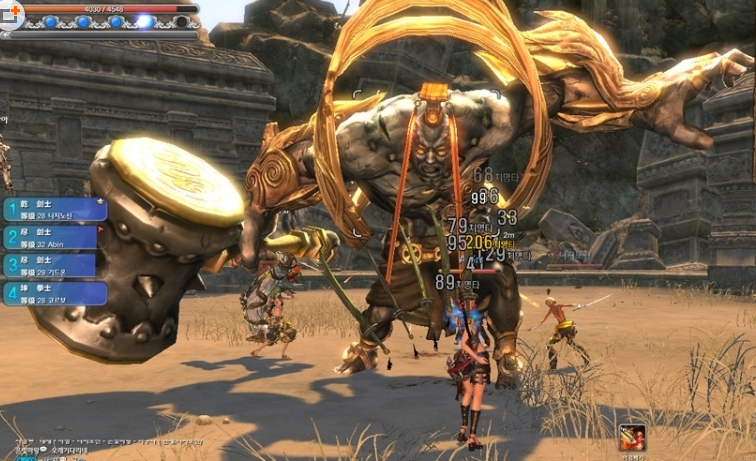756x461 pixels.
Task: Select party member 1 in the party list
Action: (x=55, y=209)
